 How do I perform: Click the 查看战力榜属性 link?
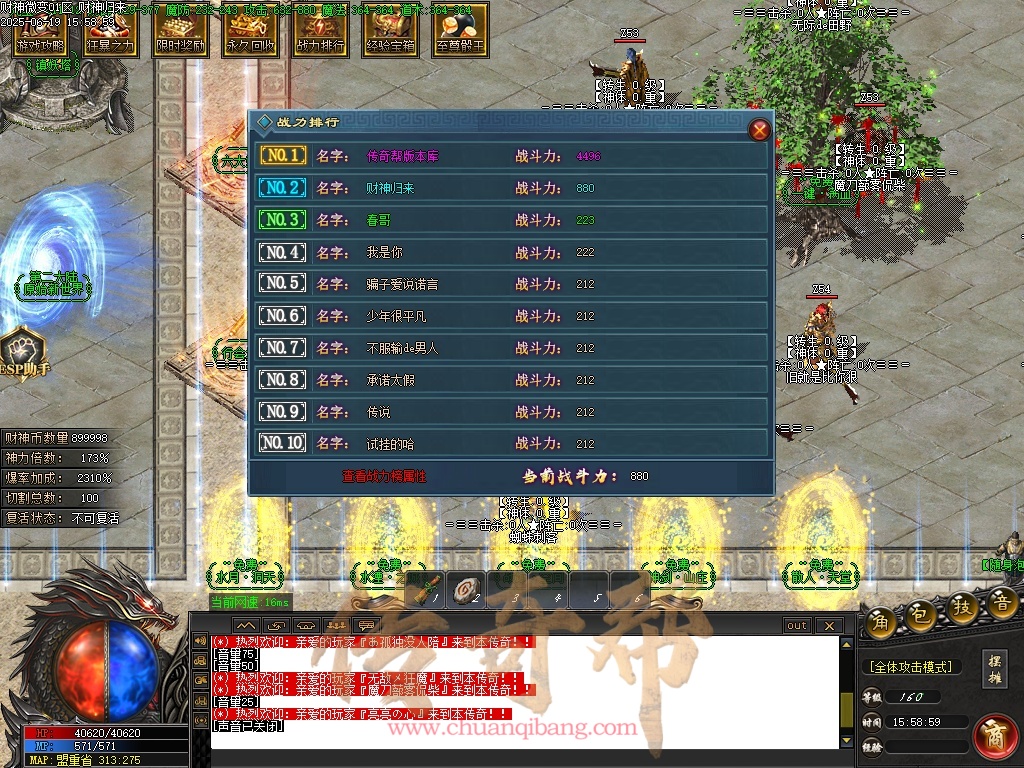[x=384, y=477]
